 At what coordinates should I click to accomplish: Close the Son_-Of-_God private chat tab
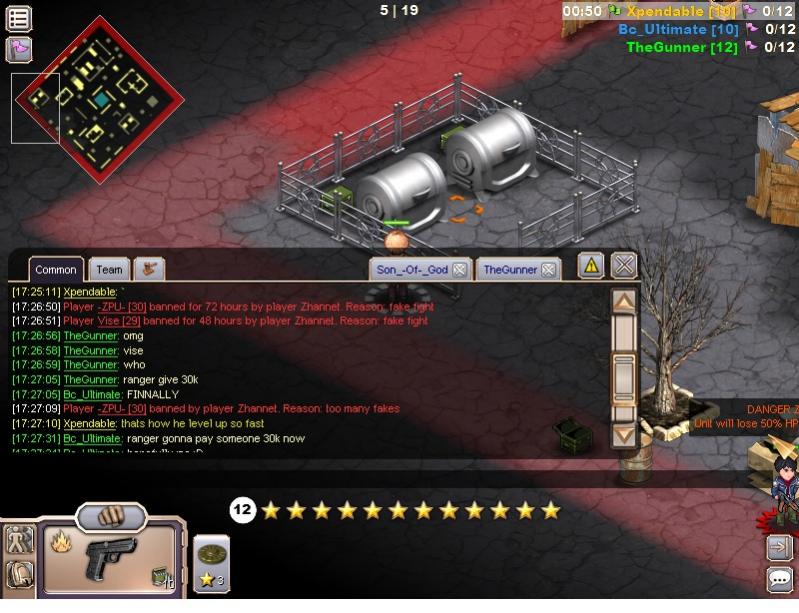(459, 269)
